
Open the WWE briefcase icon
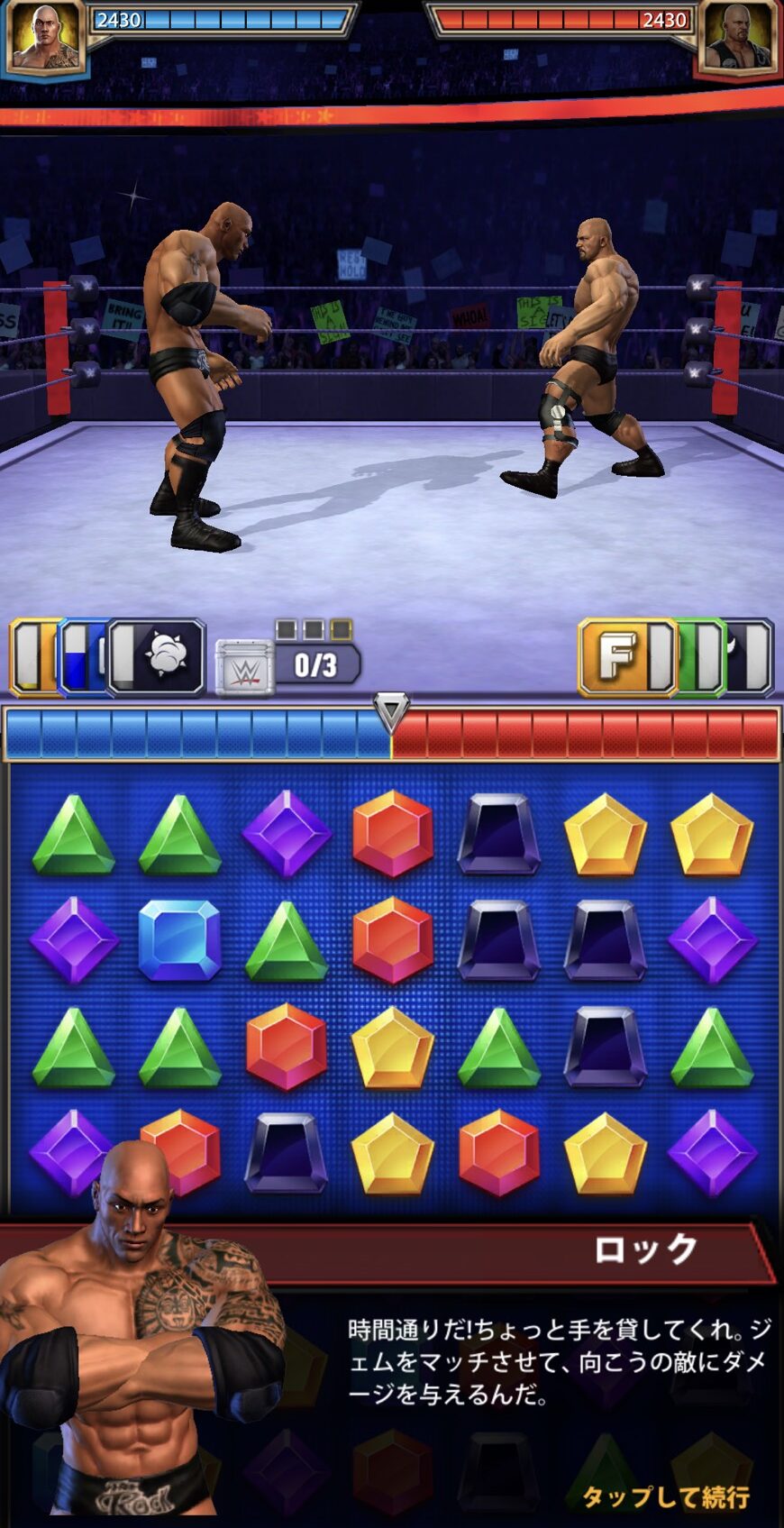(x=244, y=668)
